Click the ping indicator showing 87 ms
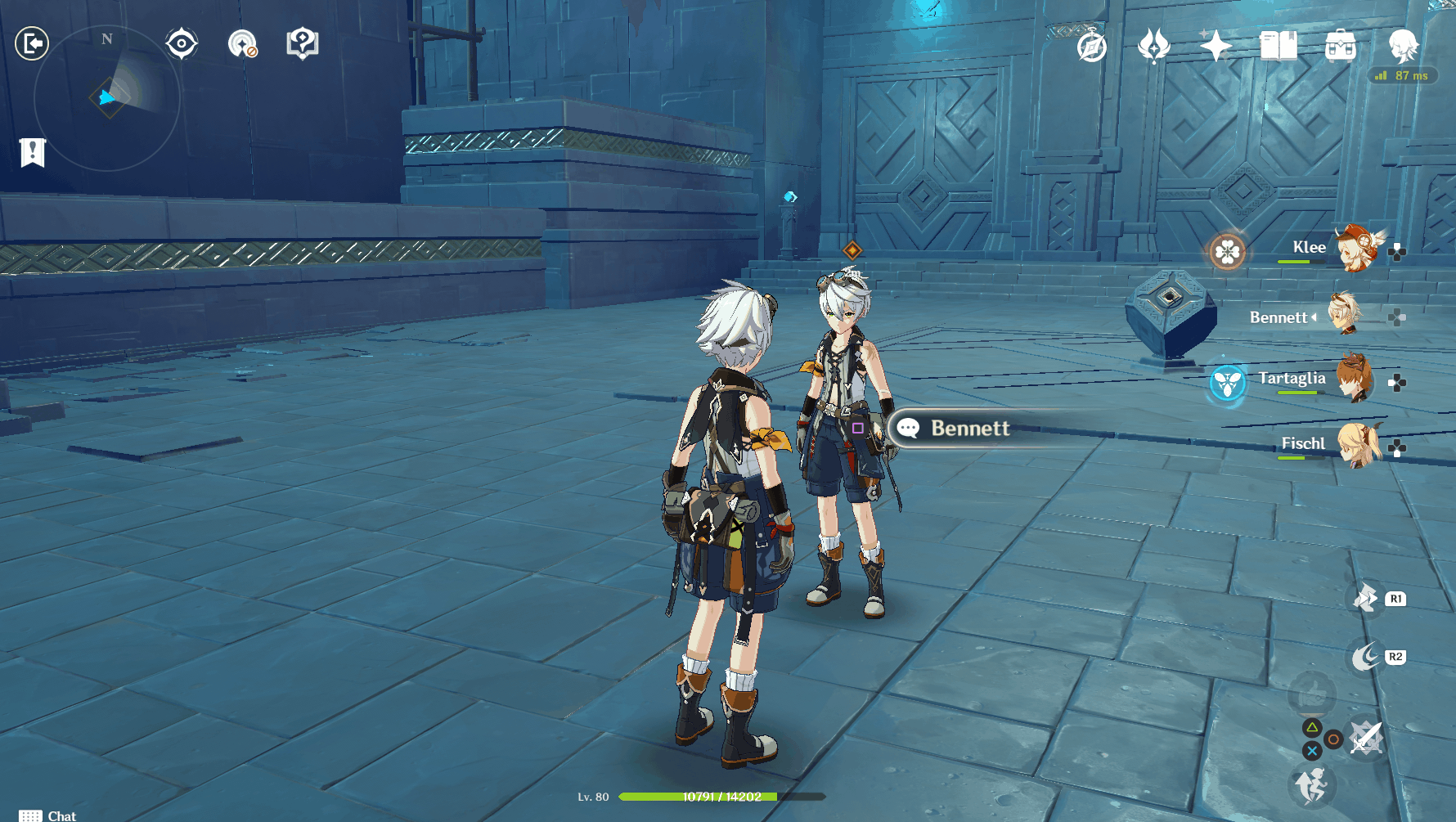Viewport: 1456px width, 822px height. pyautogui.click(x=1402, y=75)
